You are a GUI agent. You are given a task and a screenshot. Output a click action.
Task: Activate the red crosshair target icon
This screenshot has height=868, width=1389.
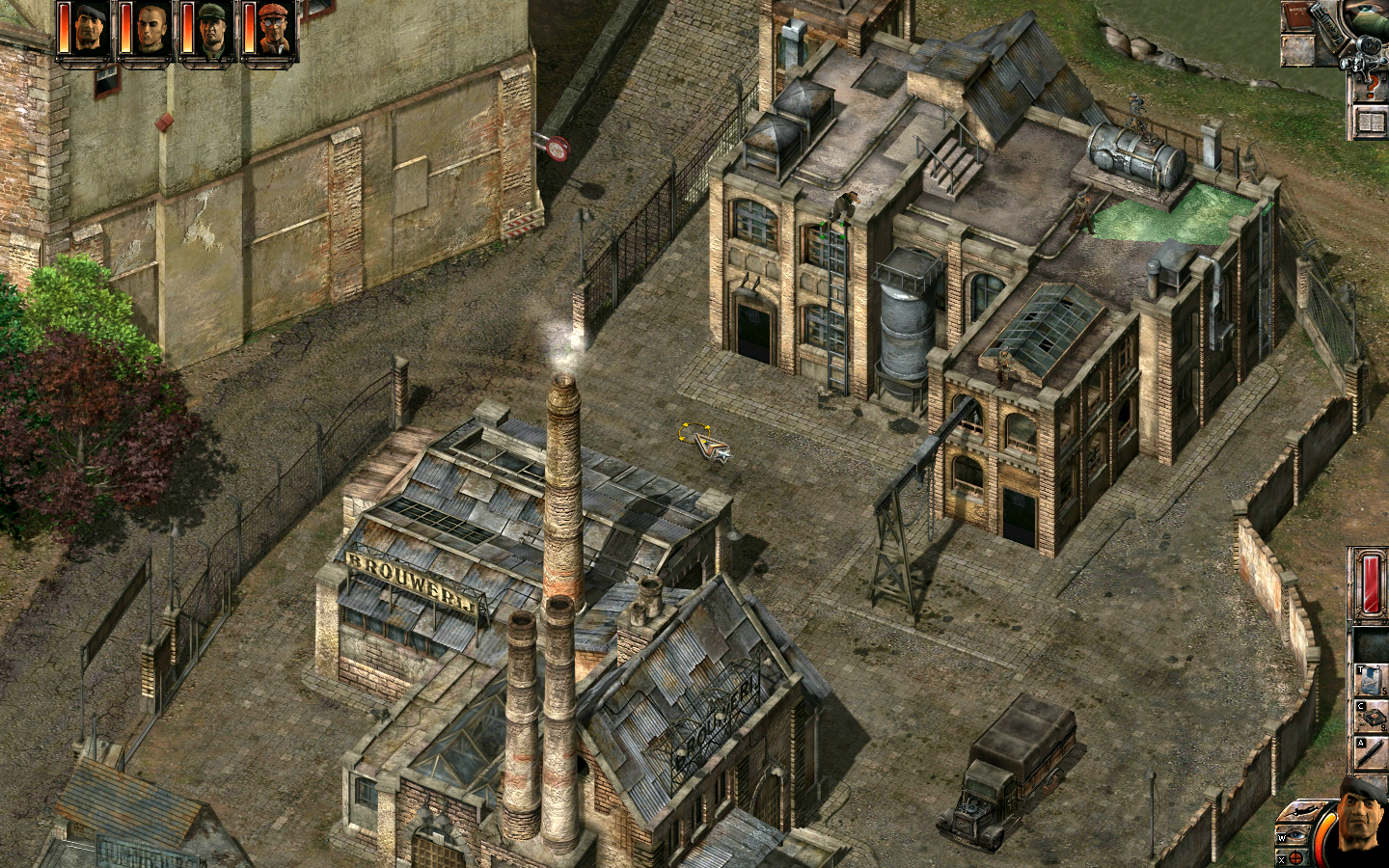pyautogui.click(x=1295, y=857)
